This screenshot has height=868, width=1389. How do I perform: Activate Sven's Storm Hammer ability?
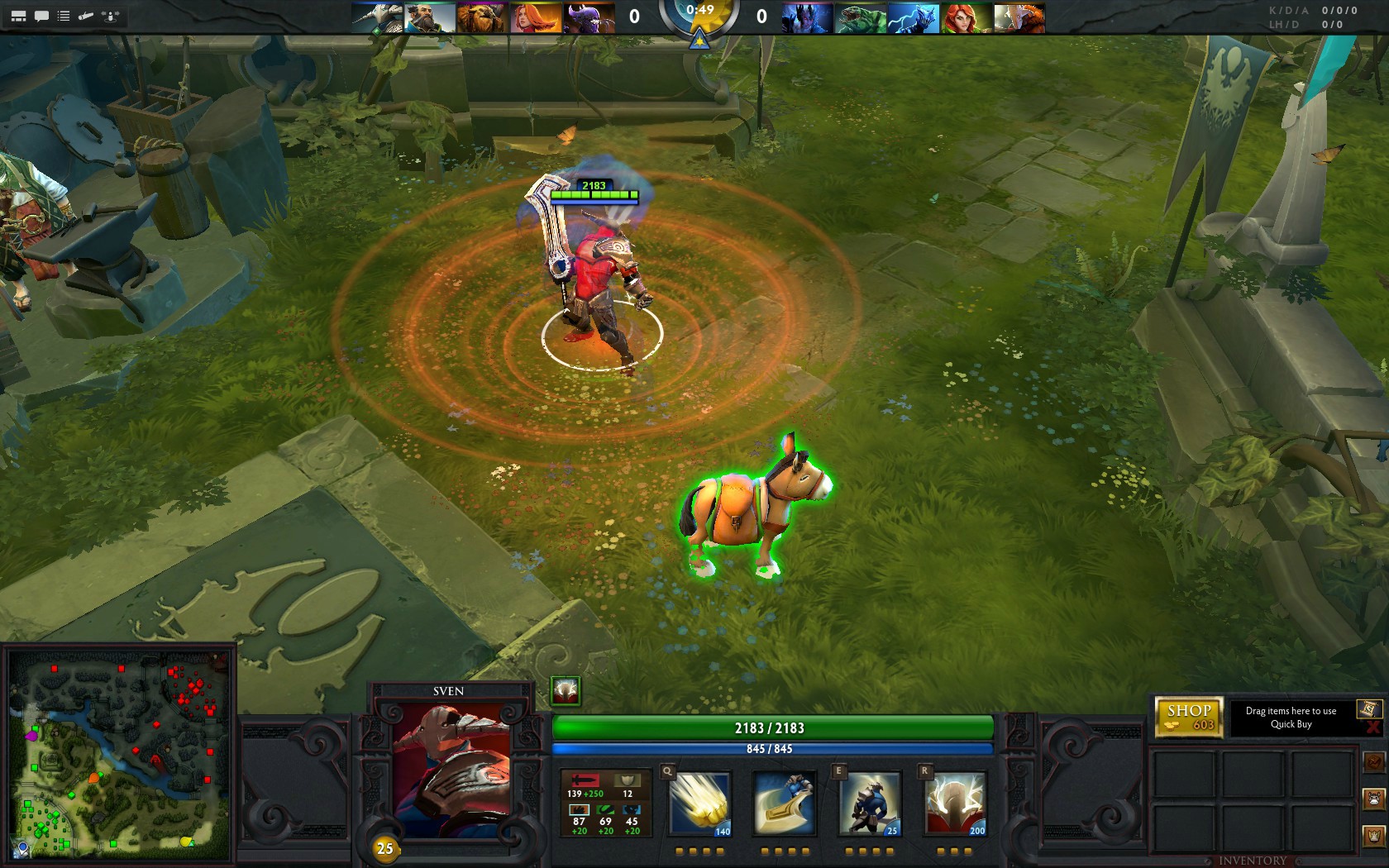tap(699, 804)
